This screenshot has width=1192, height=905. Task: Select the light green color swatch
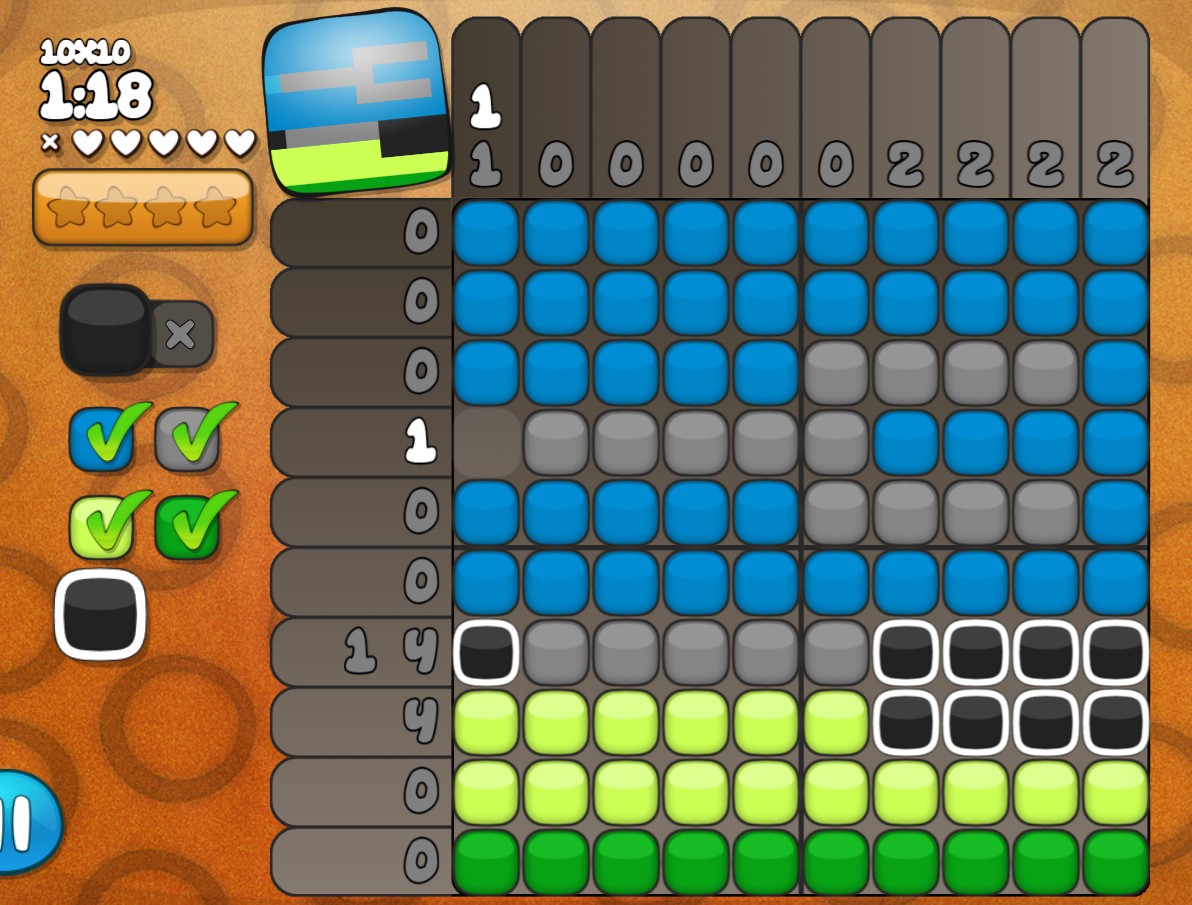101,526
